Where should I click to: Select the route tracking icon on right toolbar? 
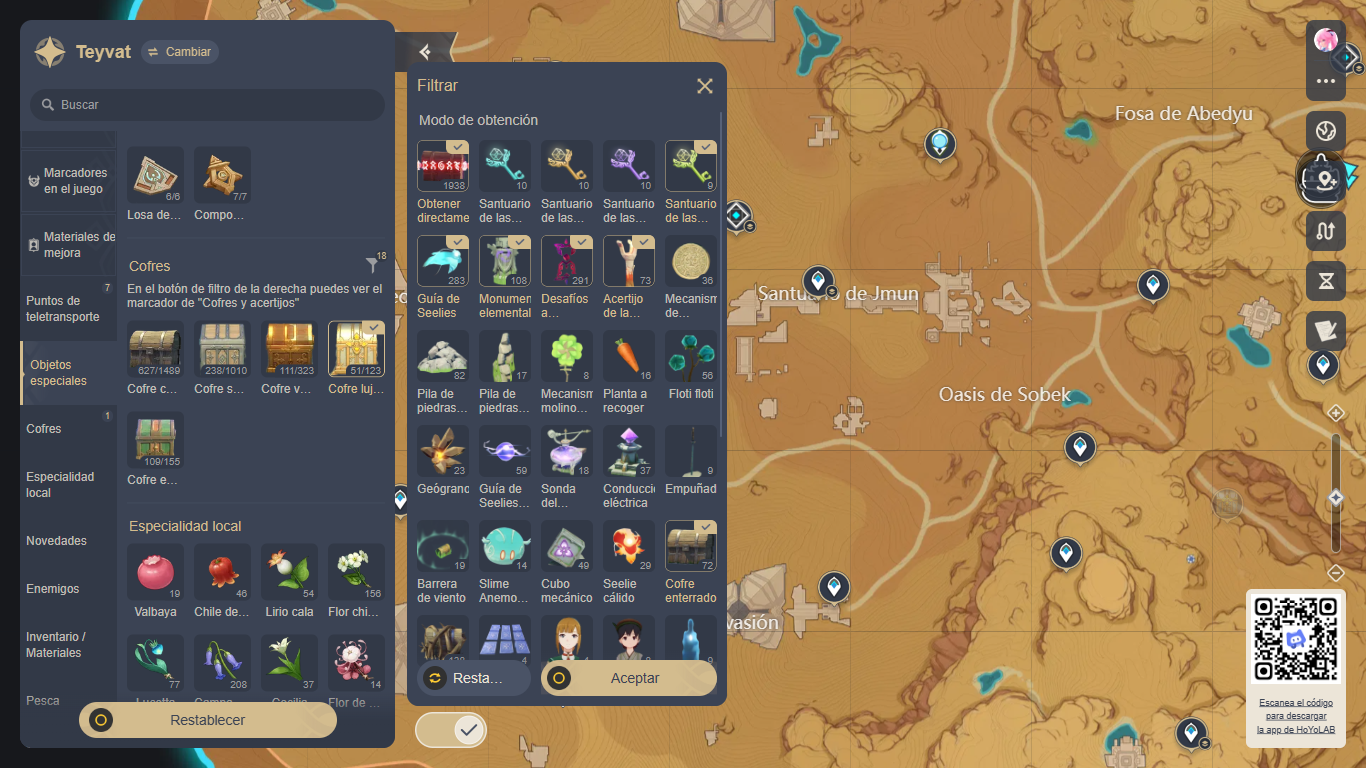coord(1325,231)
